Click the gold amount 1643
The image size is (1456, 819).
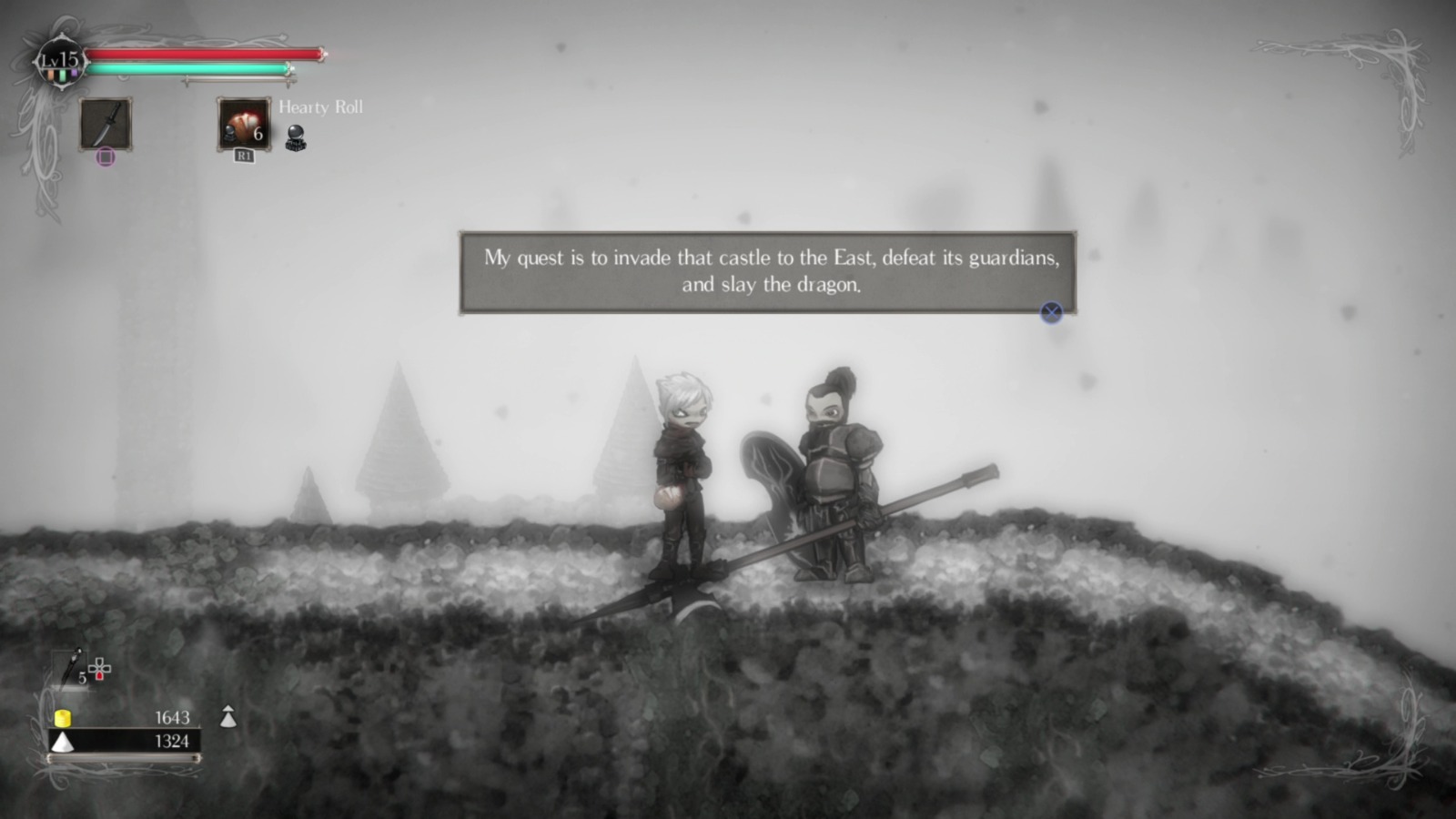point(172,717)
